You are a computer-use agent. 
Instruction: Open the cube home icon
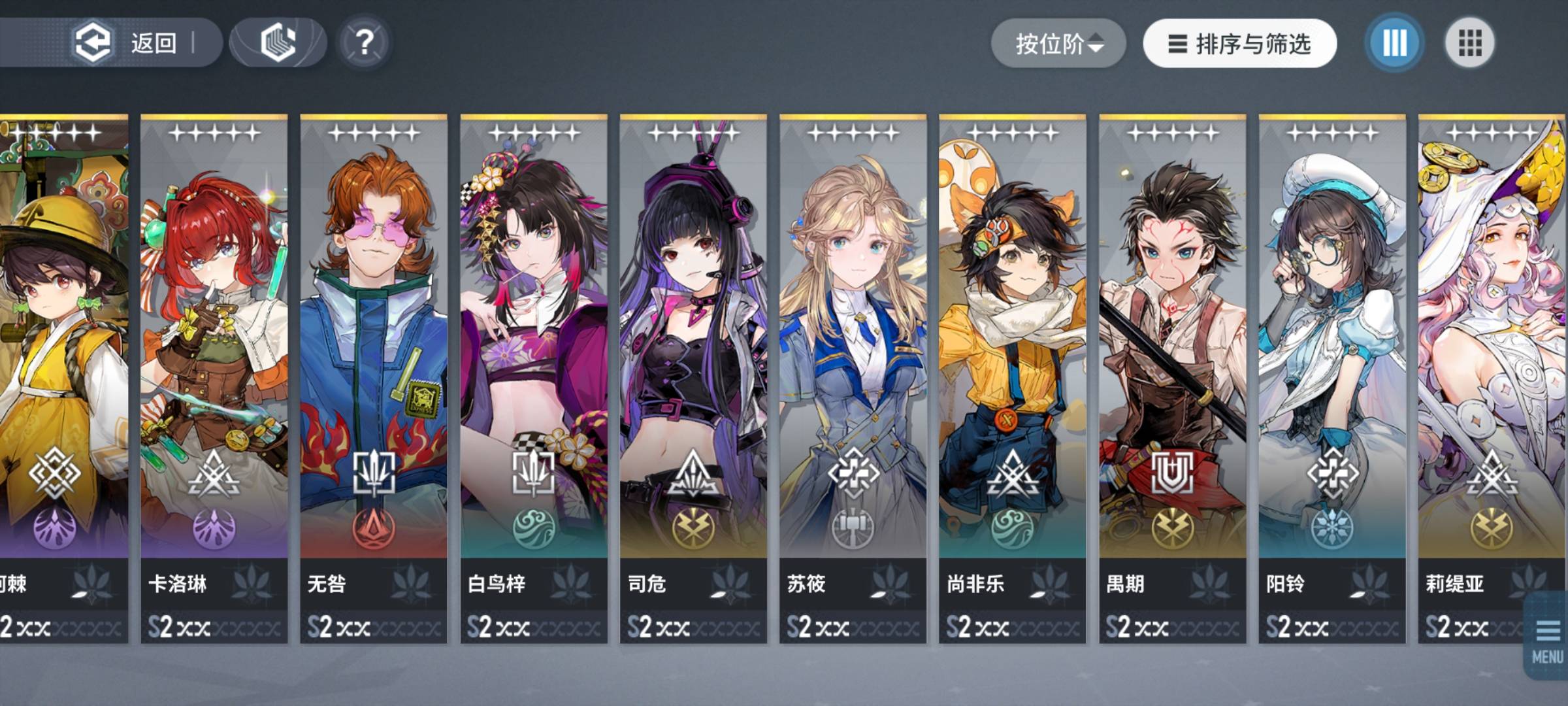278,43
